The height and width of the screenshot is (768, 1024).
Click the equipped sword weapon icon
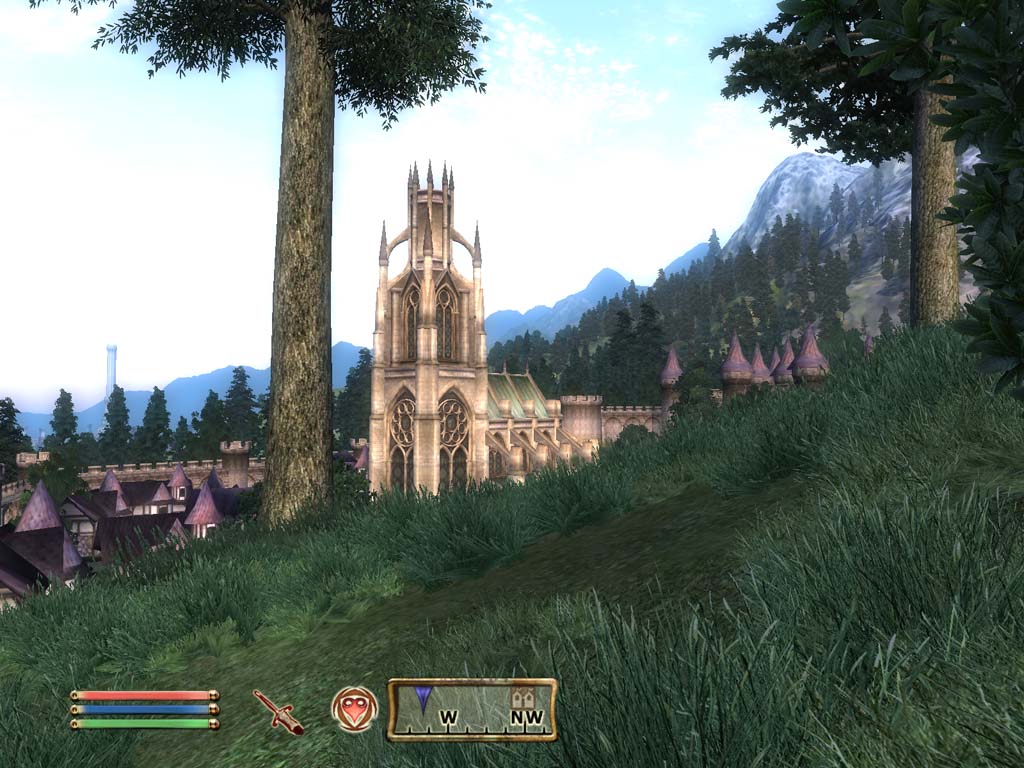pos(278,711)
